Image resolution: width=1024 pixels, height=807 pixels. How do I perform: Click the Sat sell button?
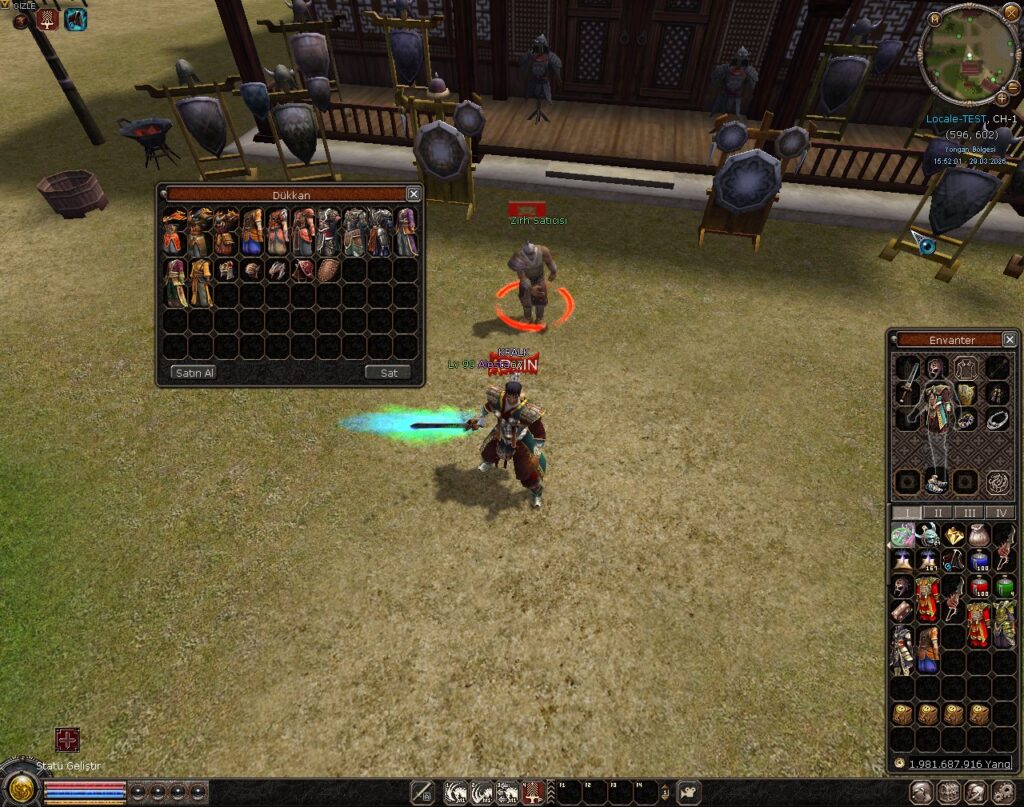(388, 373)
